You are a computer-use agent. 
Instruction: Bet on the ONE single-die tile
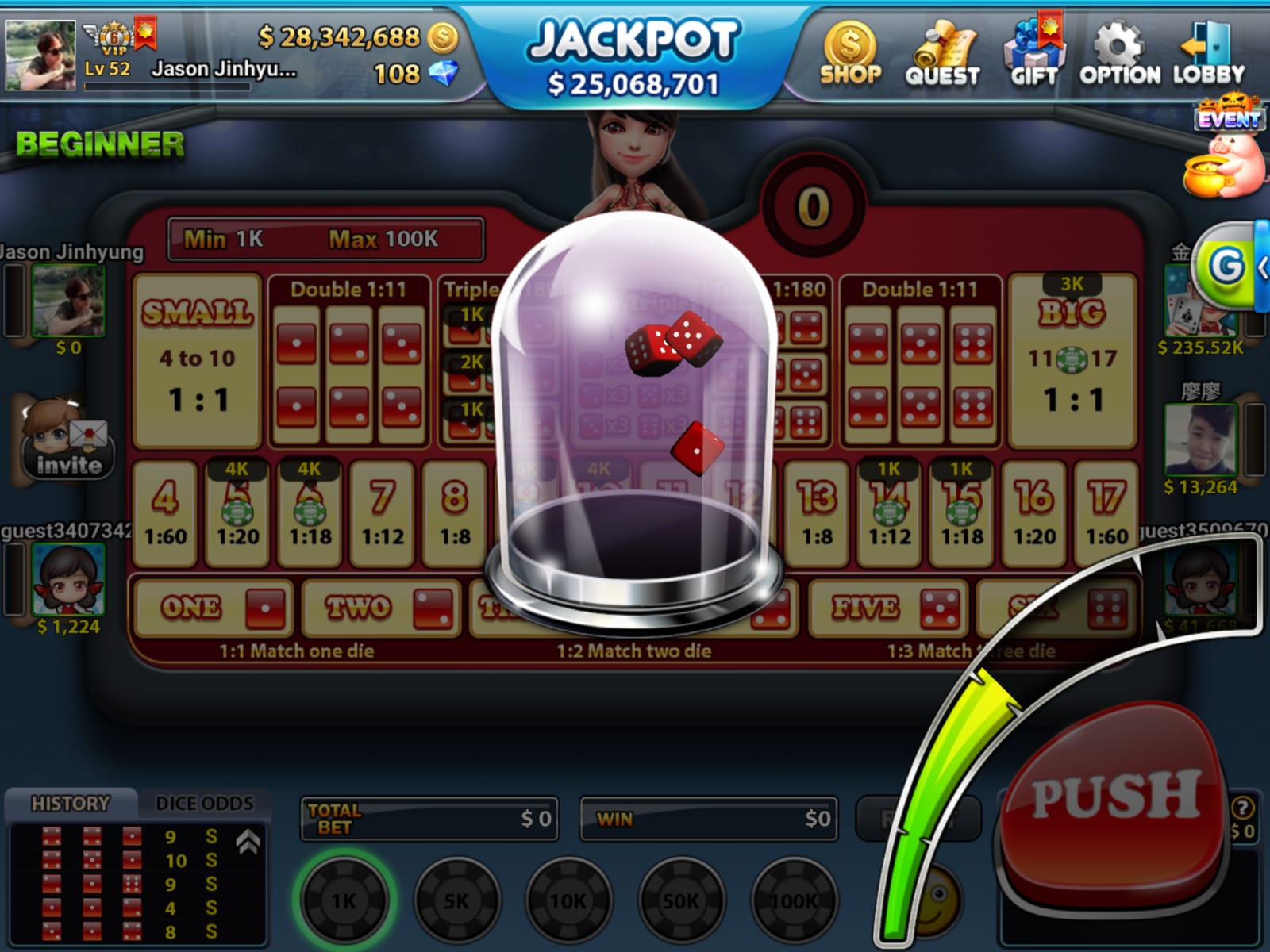pos(213,608)
